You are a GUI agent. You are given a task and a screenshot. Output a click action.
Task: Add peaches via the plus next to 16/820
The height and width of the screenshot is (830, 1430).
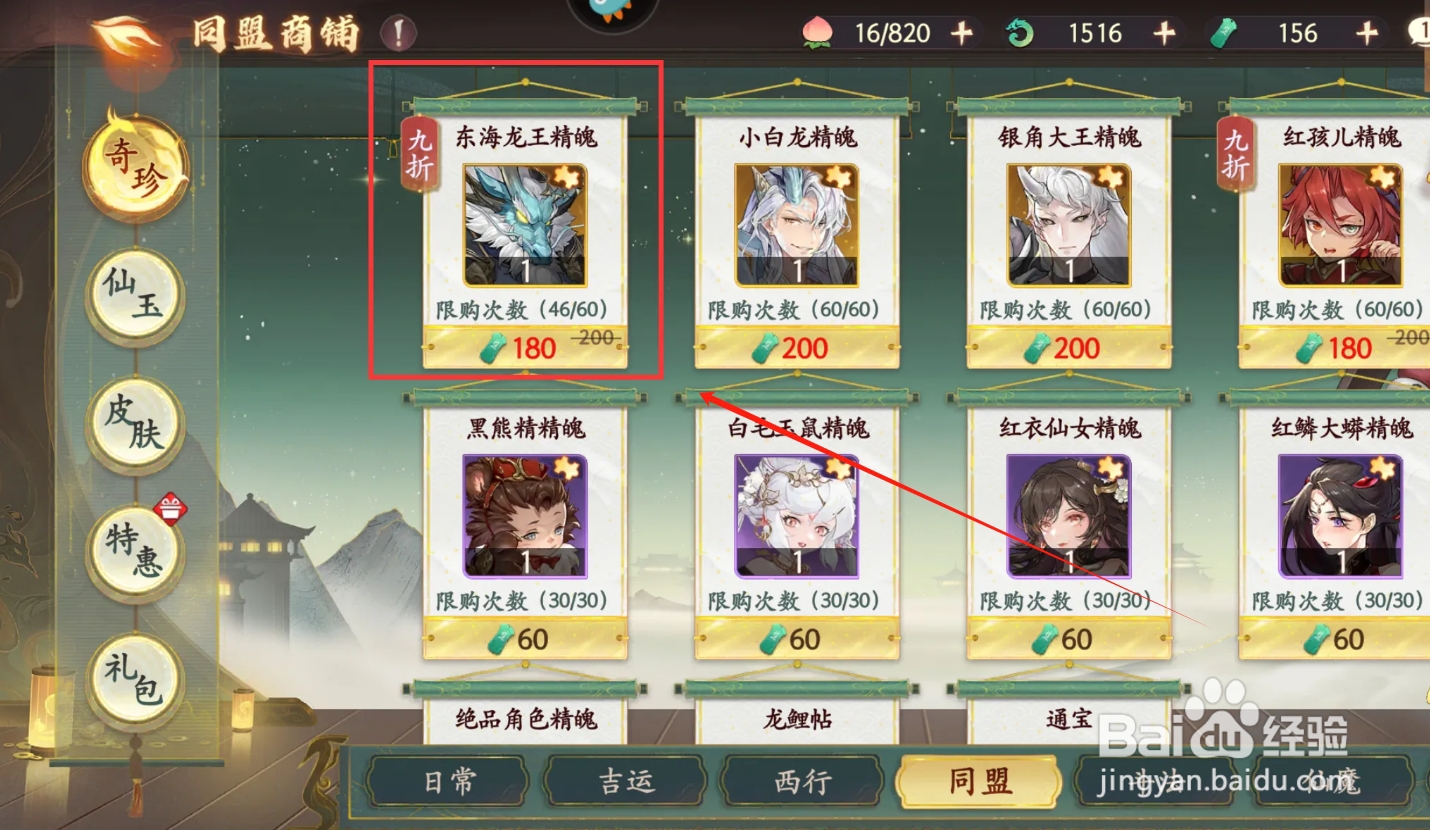(962, 31)
